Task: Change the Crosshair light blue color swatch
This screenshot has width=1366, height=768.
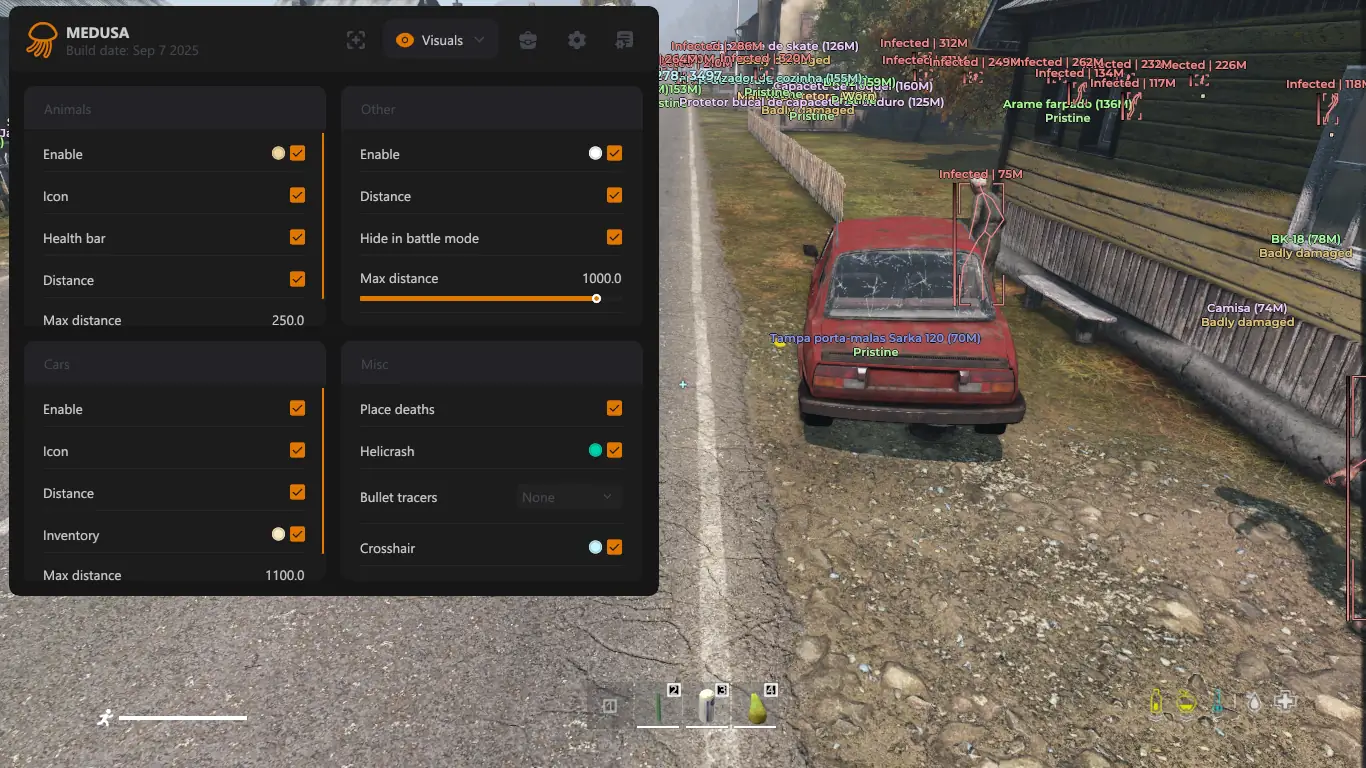Action: click(596, 547)
